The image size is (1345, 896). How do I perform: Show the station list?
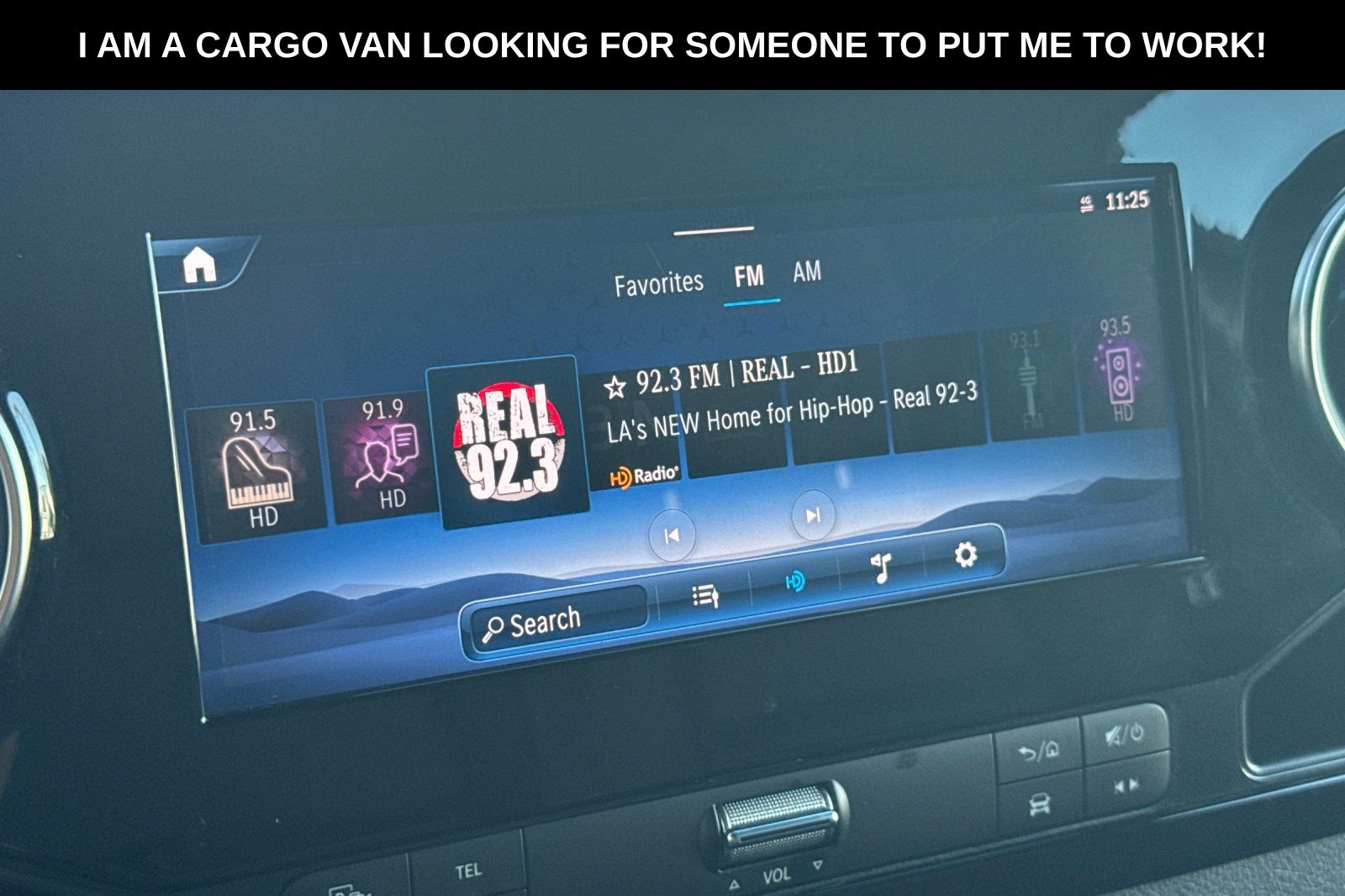click(x=704, y=596)
